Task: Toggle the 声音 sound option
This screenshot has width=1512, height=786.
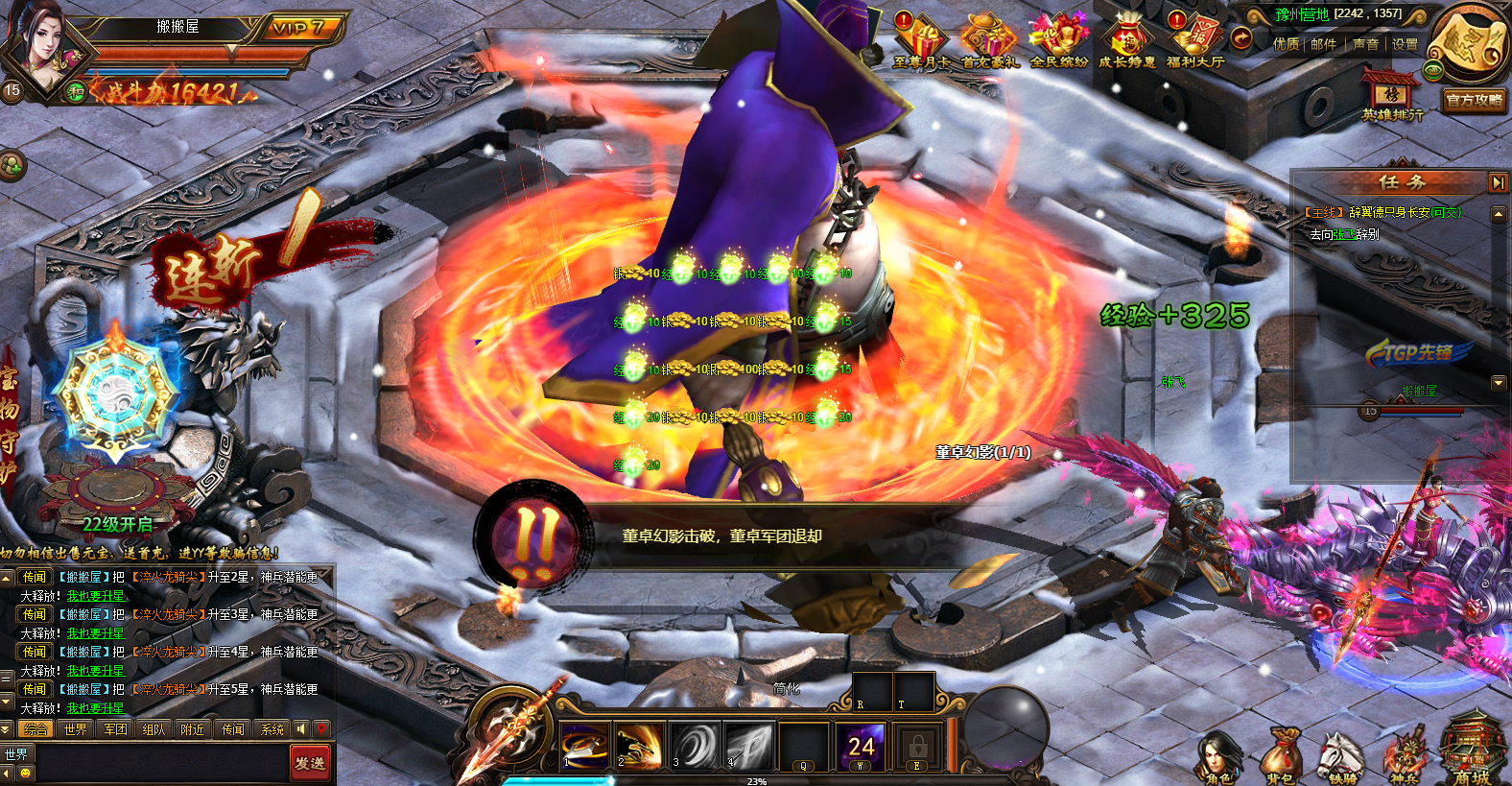Action: point(1365,44)
